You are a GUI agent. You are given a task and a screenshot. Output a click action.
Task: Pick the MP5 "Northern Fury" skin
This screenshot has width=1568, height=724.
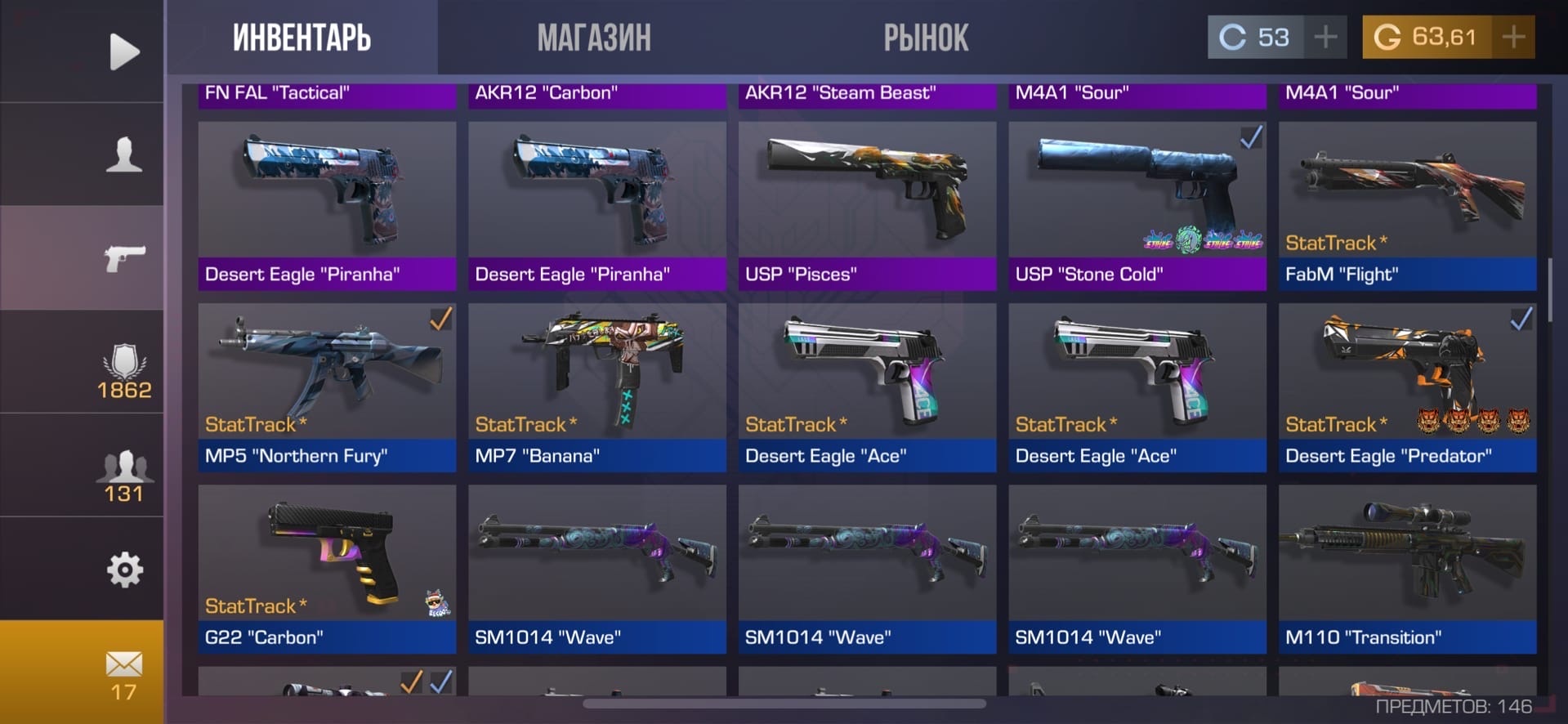(x=327, y=387)
